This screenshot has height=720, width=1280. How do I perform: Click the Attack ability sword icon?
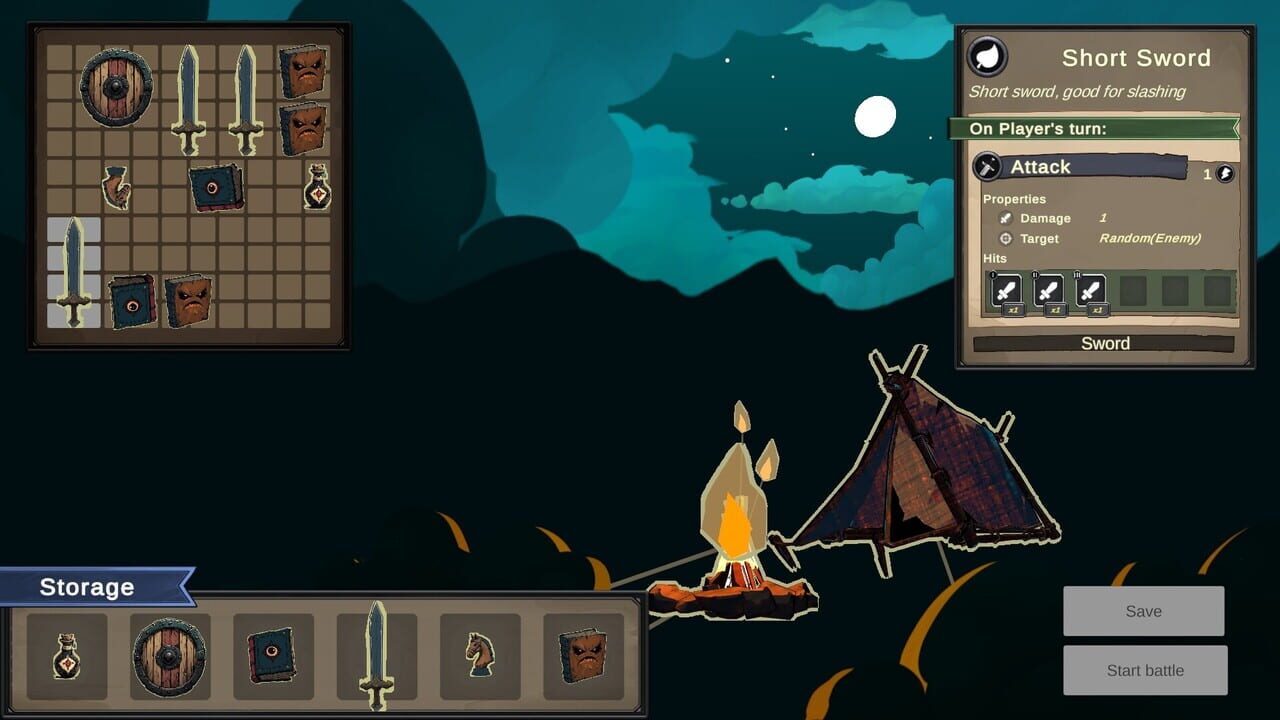988,166
